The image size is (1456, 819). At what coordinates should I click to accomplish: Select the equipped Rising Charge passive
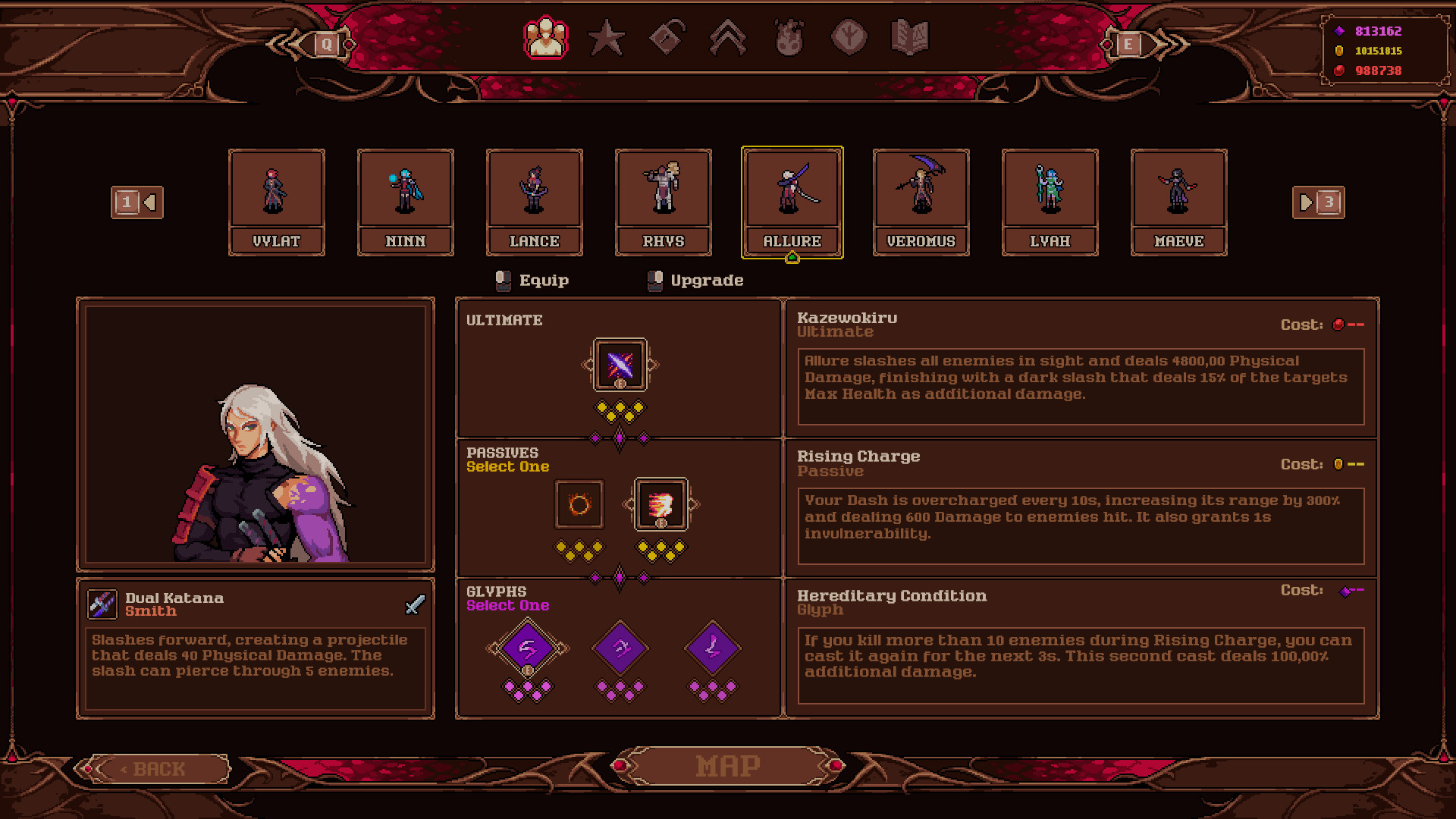coord(659,504)
